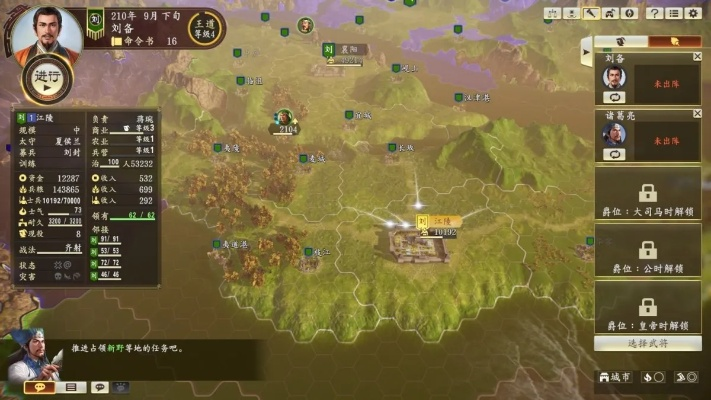Select the hammer toolbar icon
Viewport: 711px width, 400px height.
pos(591,13)
